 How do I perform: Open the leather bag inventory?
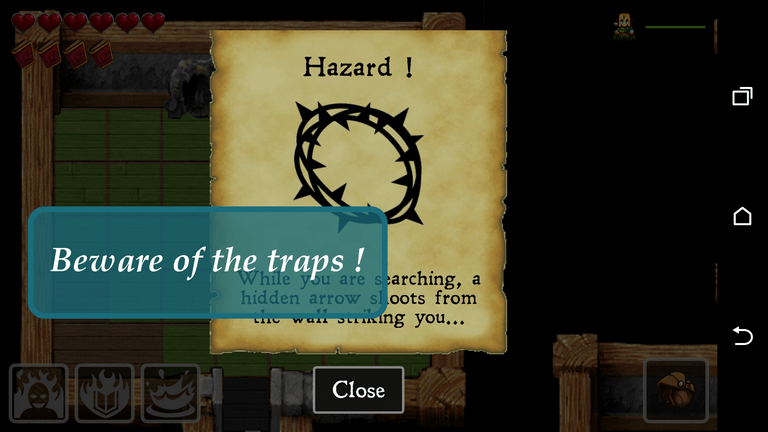676,390
